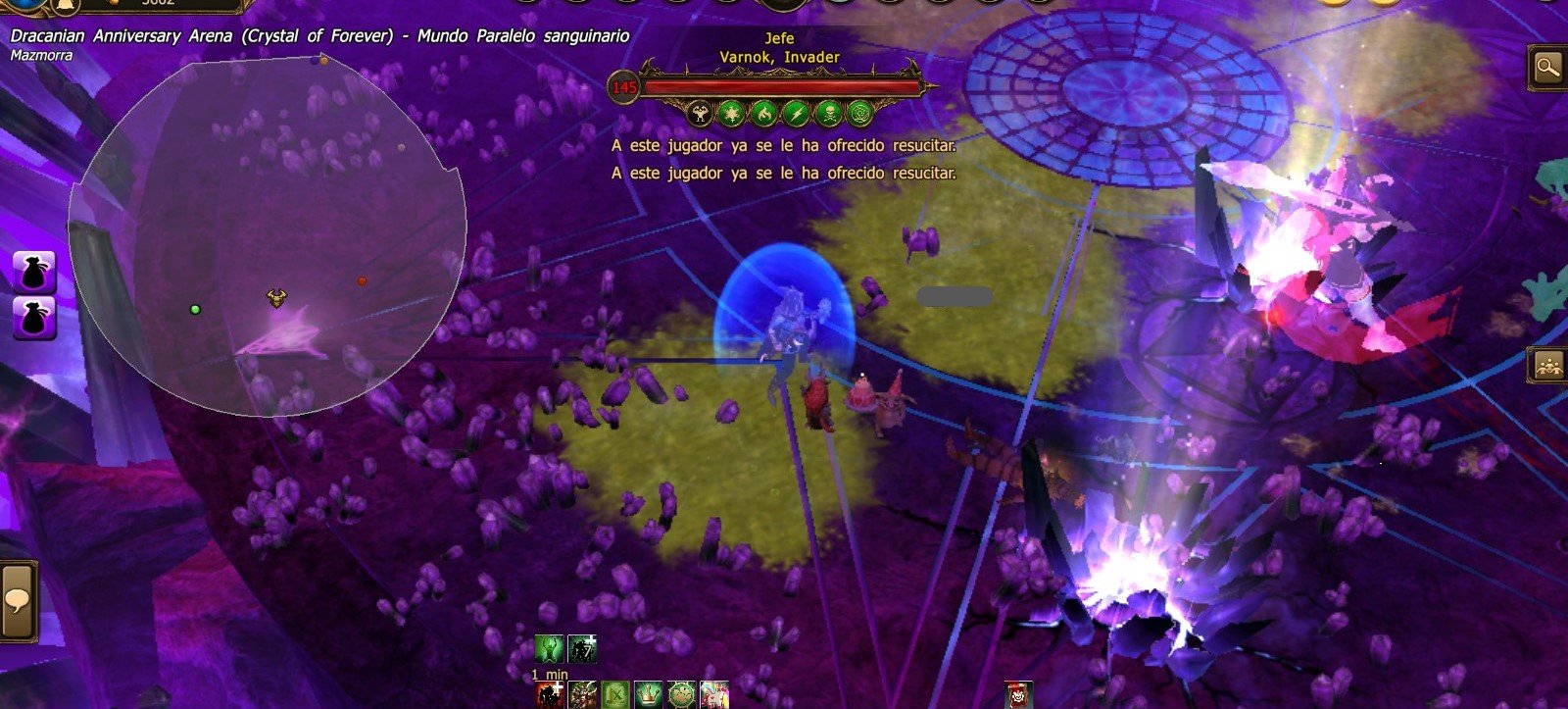Click the rainbow unicorn buff icon
The height and width of the screenshot is (709, 1568).
[714, 695]
